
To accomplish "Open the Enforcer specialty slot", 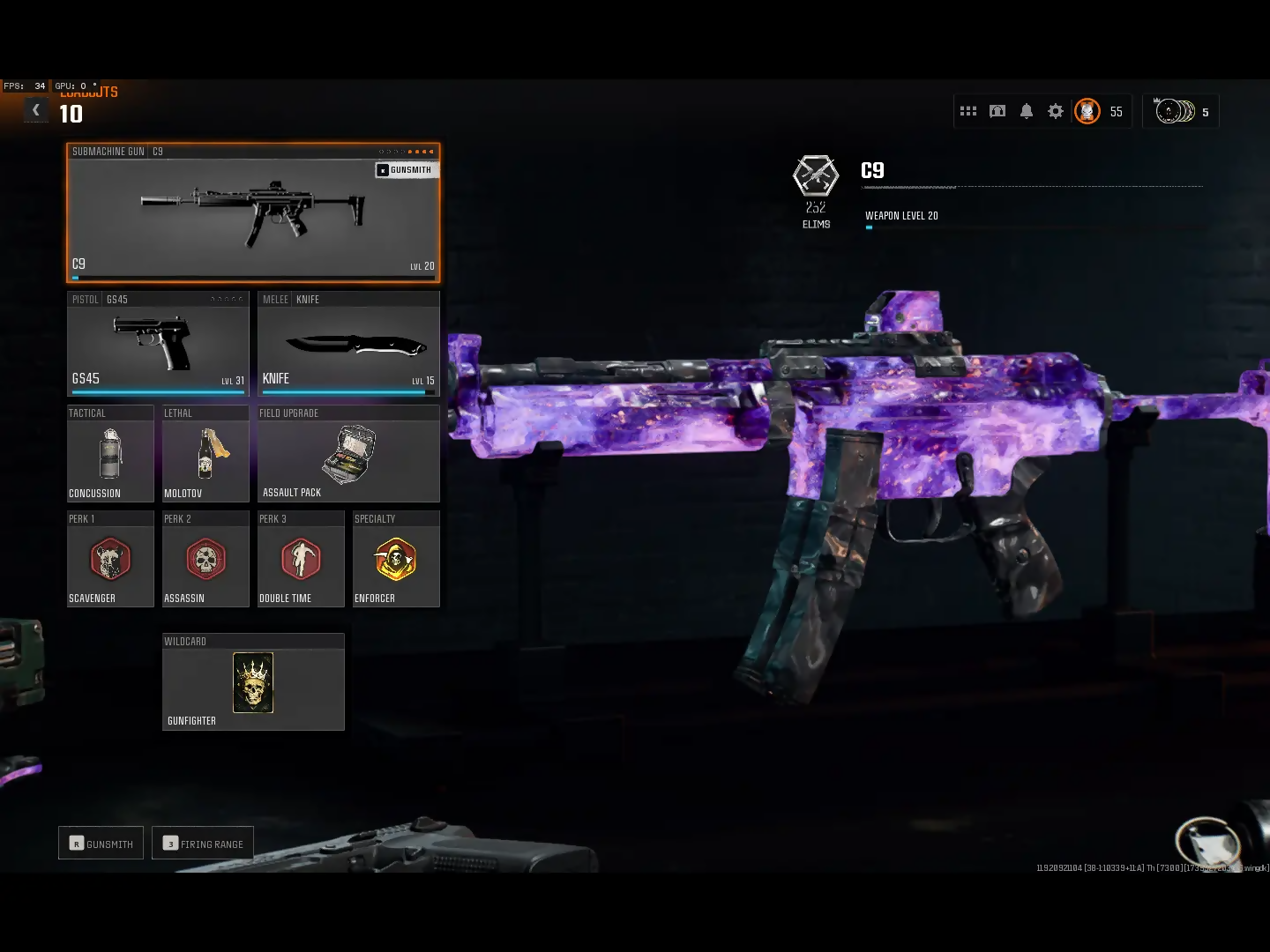I will [396, 560].
